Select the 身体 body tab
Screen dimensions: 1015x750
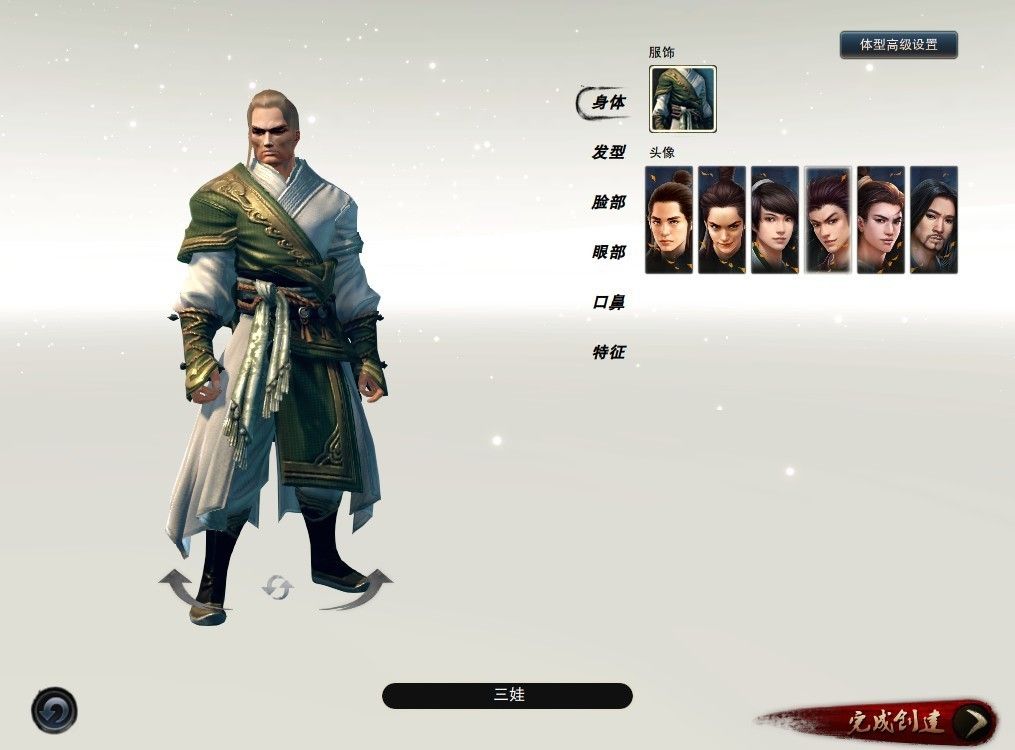pos(608,102)
